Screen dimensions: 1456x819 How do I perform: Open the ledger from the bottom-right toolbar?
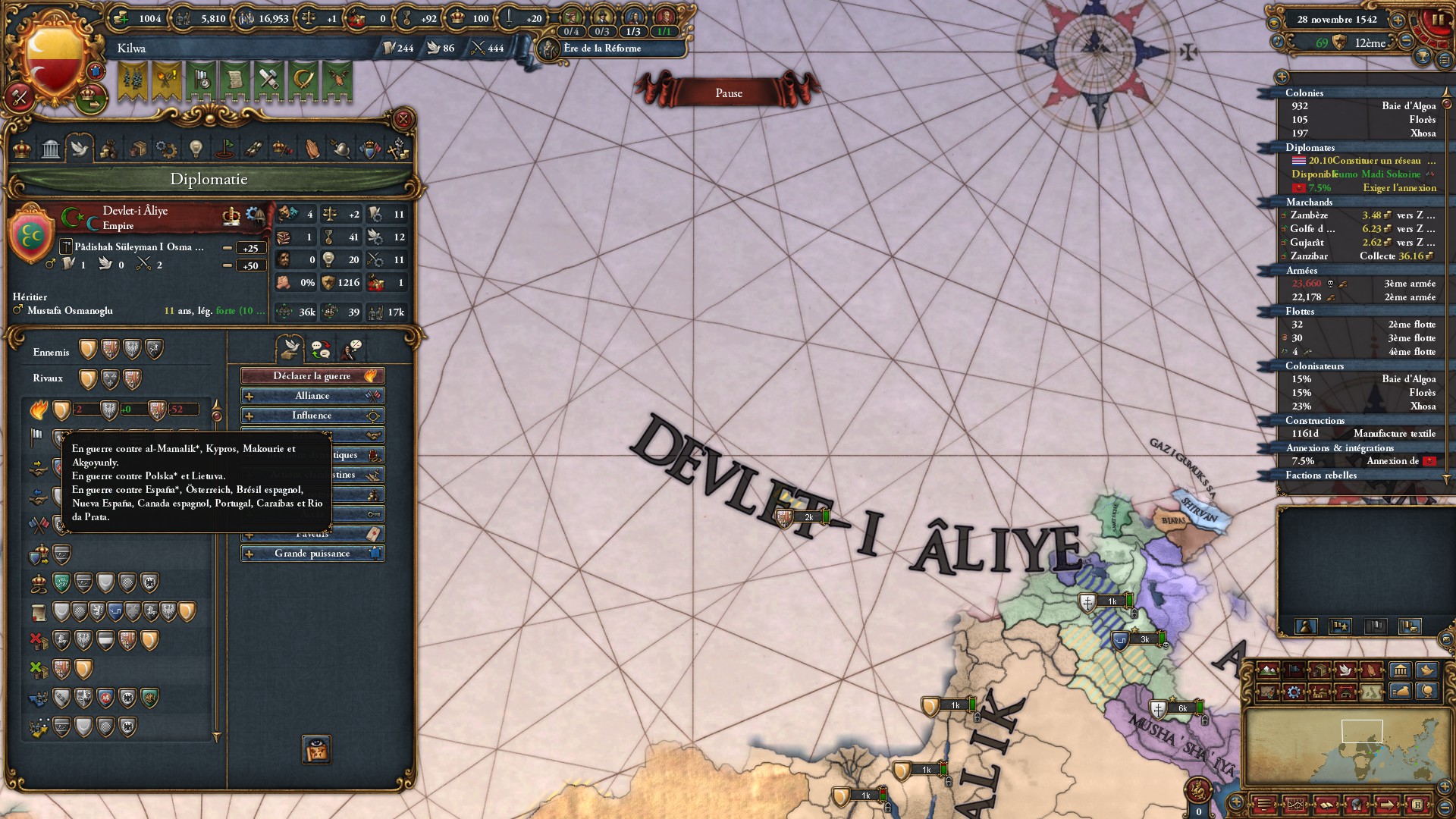point(1326,806)
